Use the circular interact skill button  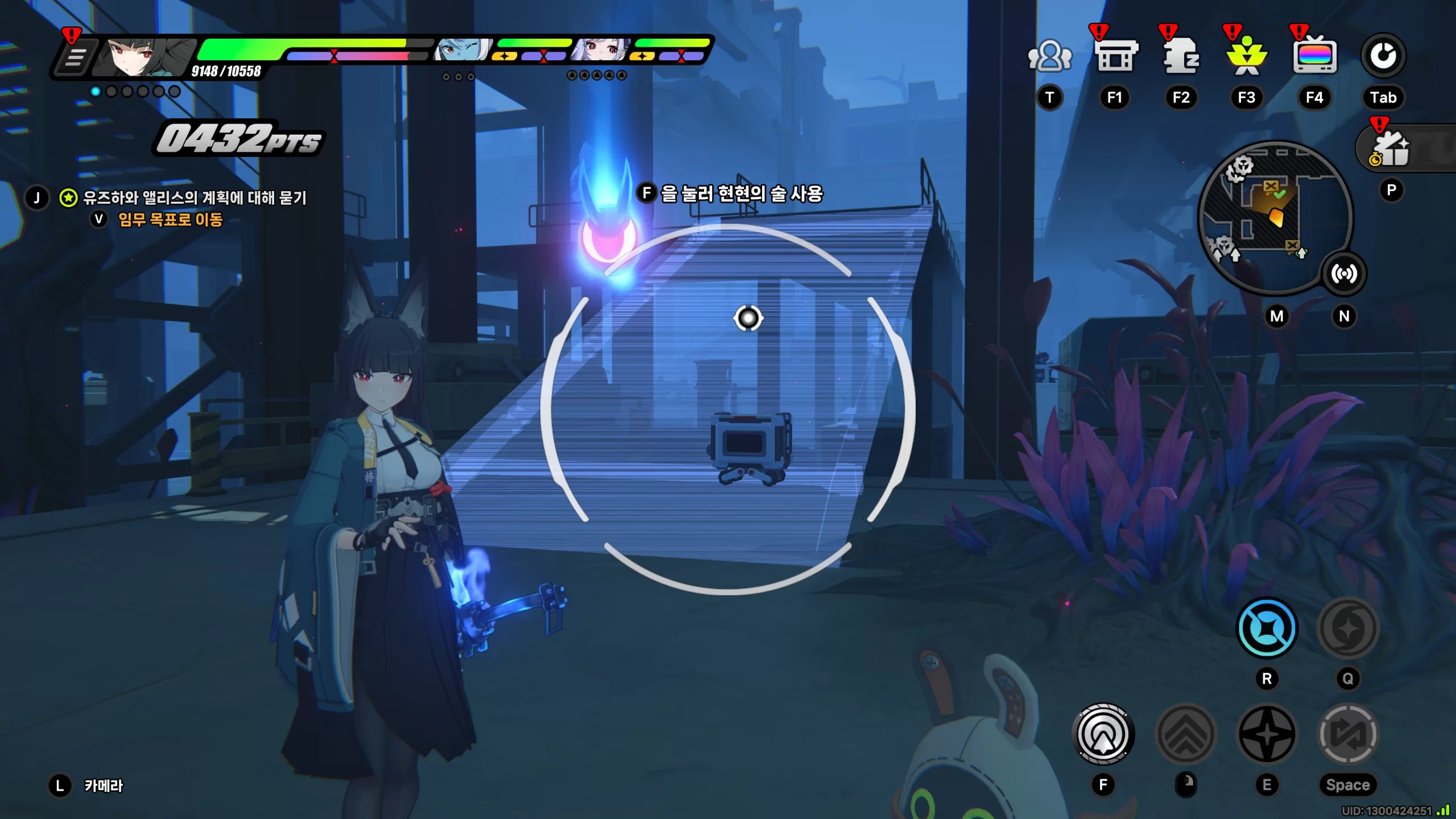tap(1103, 734)
